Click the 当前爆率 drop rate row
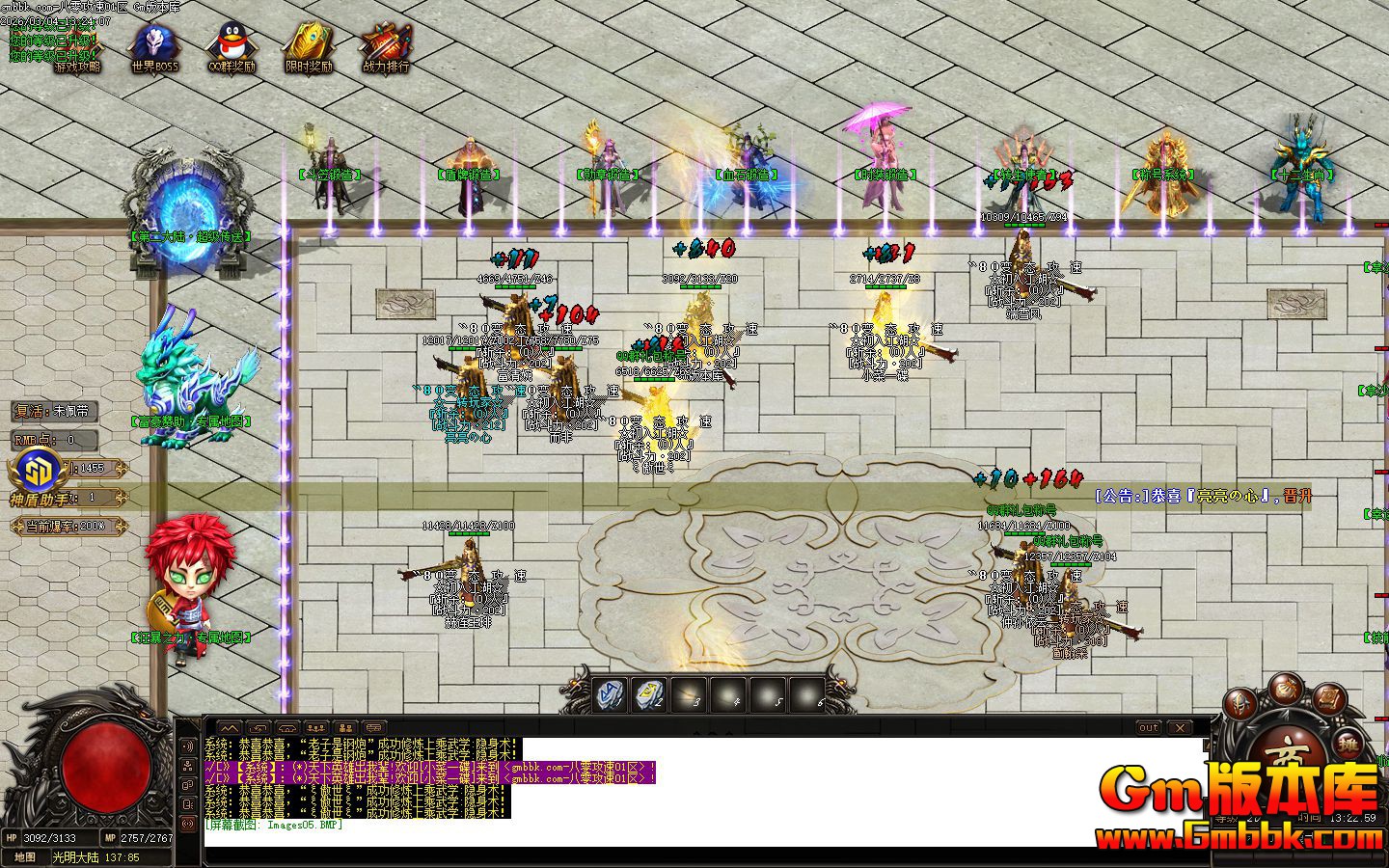The width and height of the screenshot is (1389, 868). [68, 527]
